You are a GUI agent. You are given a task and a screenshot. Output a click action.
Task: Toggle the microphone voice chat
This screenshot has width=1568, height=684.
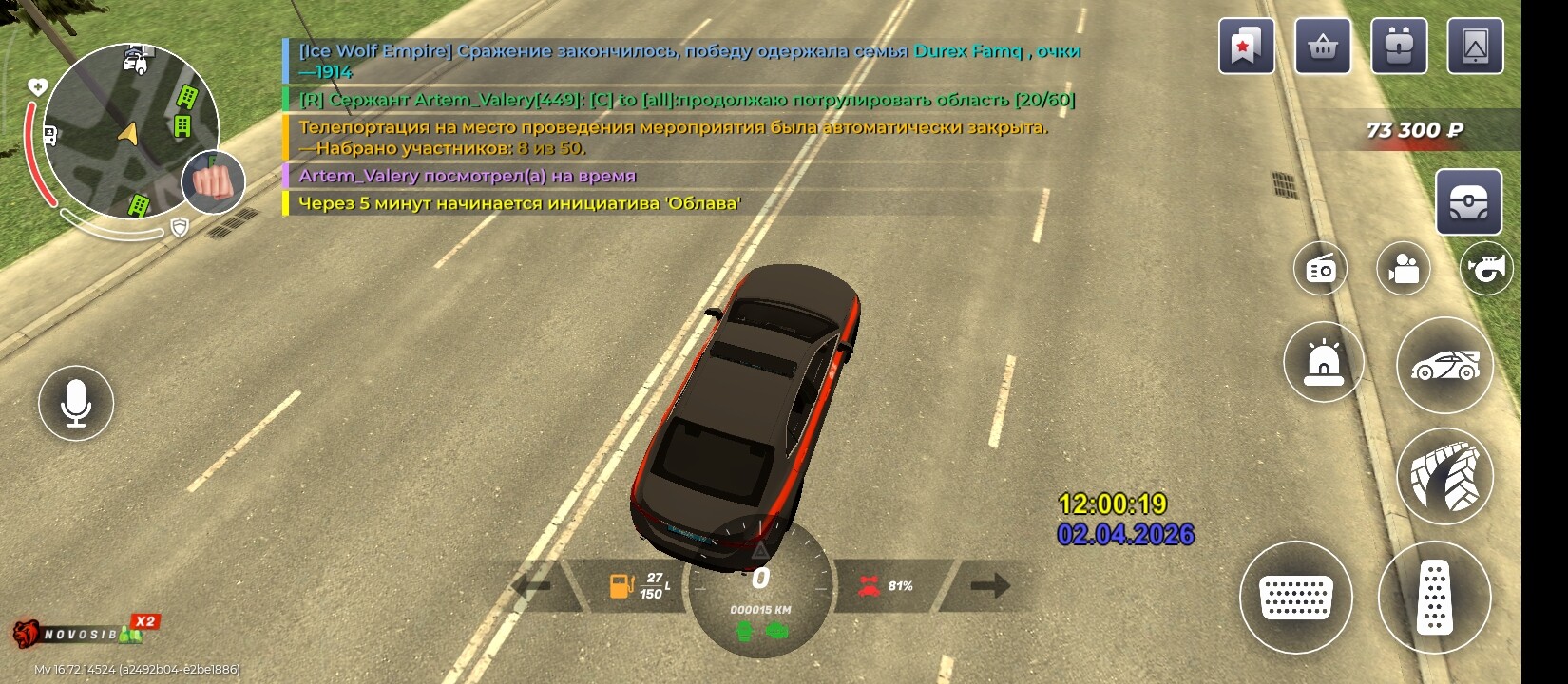click(76, 403)
